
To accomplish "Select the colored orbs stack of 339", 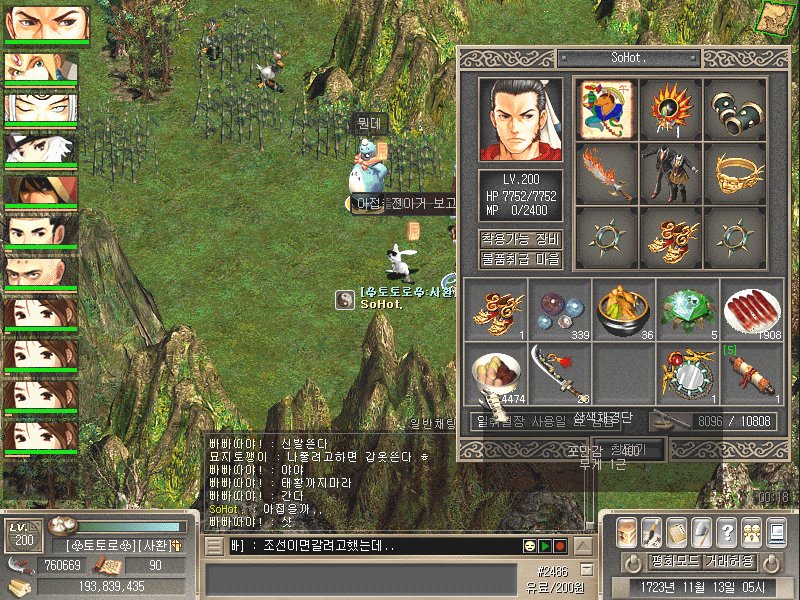I will (559, 309).
